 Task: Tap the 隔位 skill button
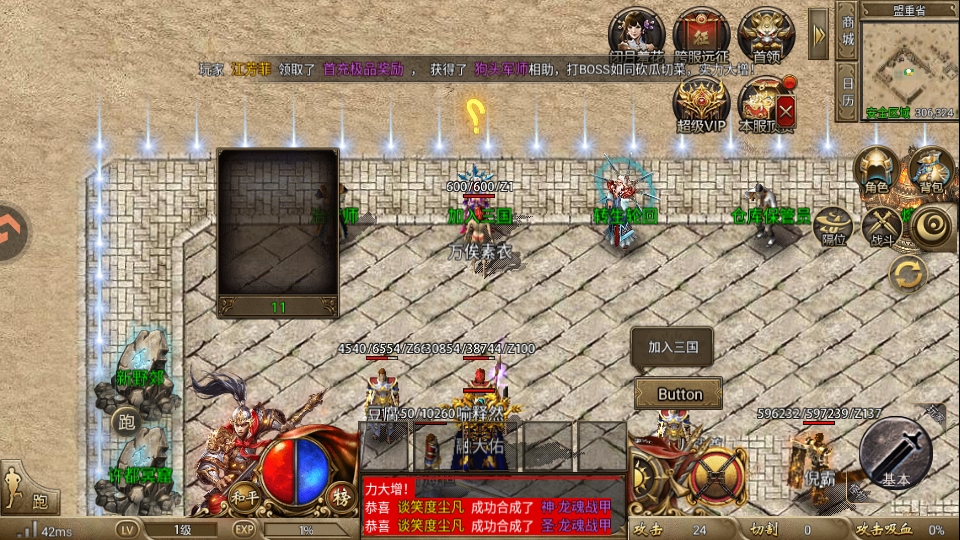click(x=833, y=227)
